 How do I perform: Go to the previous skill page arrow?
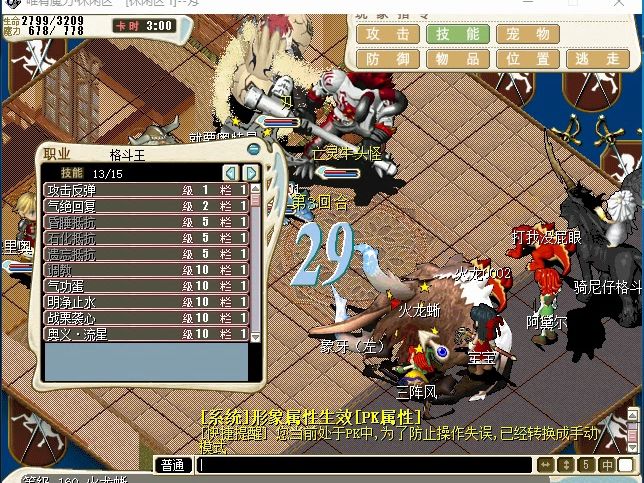[231, 173]
